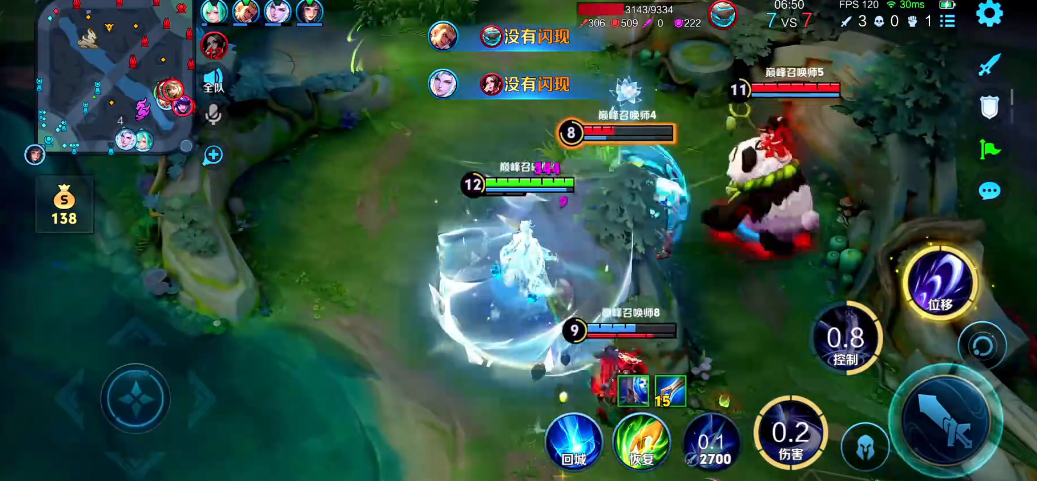Use the item skill icon showing 2700
The height and width of the screenshot is (481, 1037).
[711, 441]
